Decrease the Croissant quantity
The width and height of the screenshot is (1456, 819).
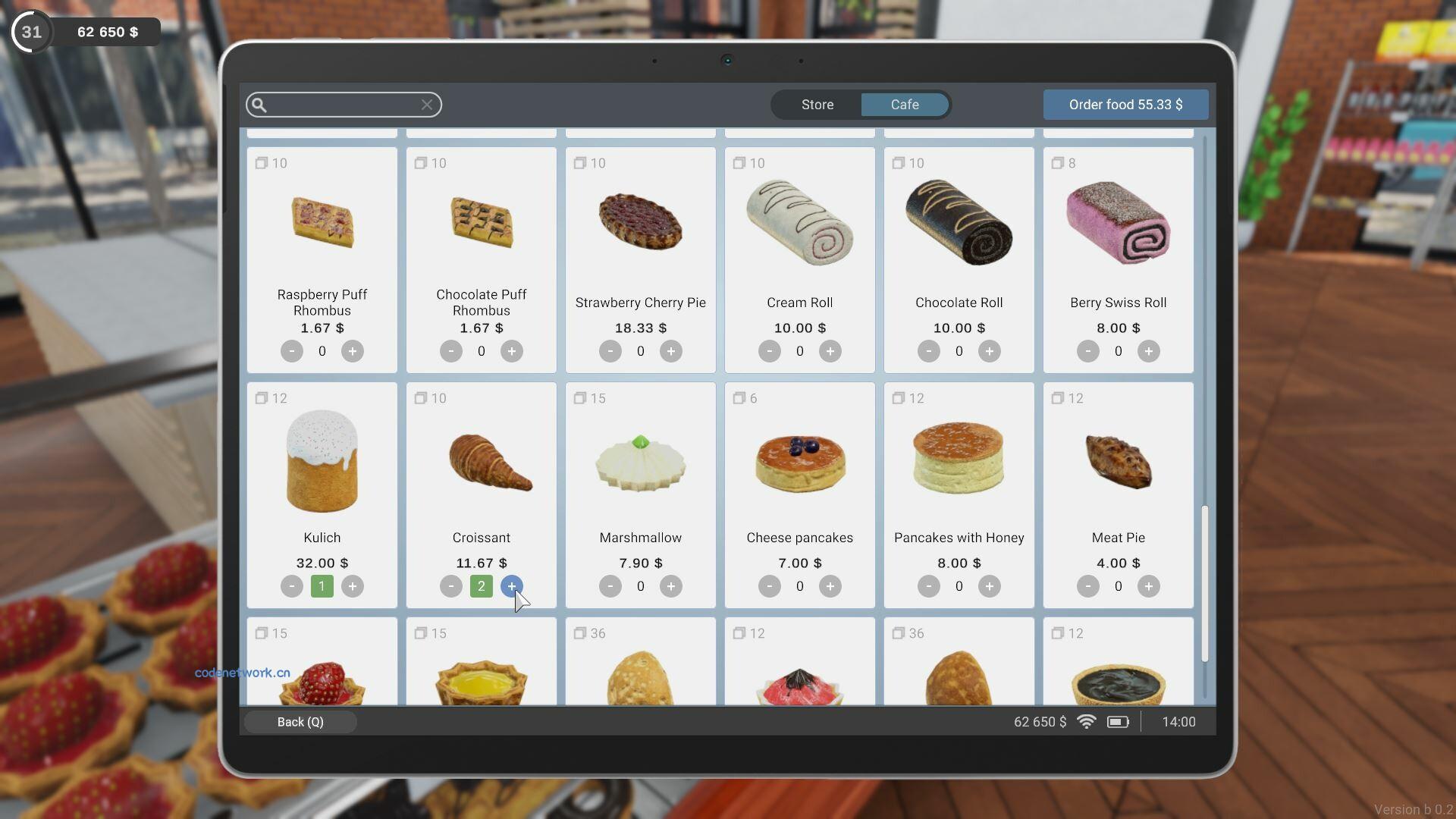(x=451, y=586)
